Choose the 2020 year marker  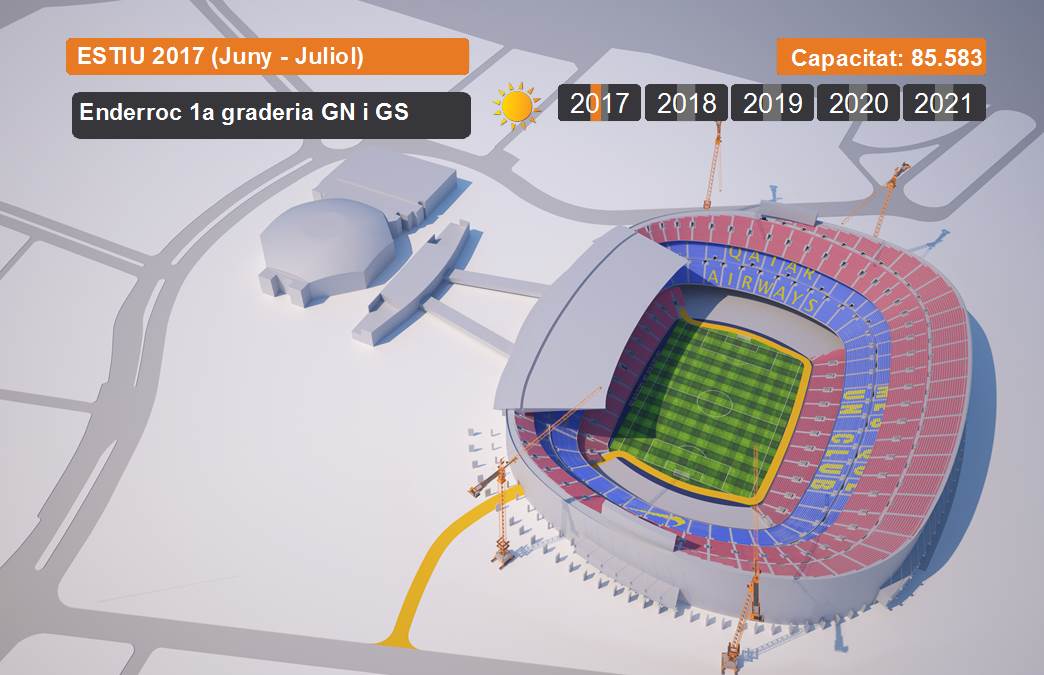tap(858, 103)
